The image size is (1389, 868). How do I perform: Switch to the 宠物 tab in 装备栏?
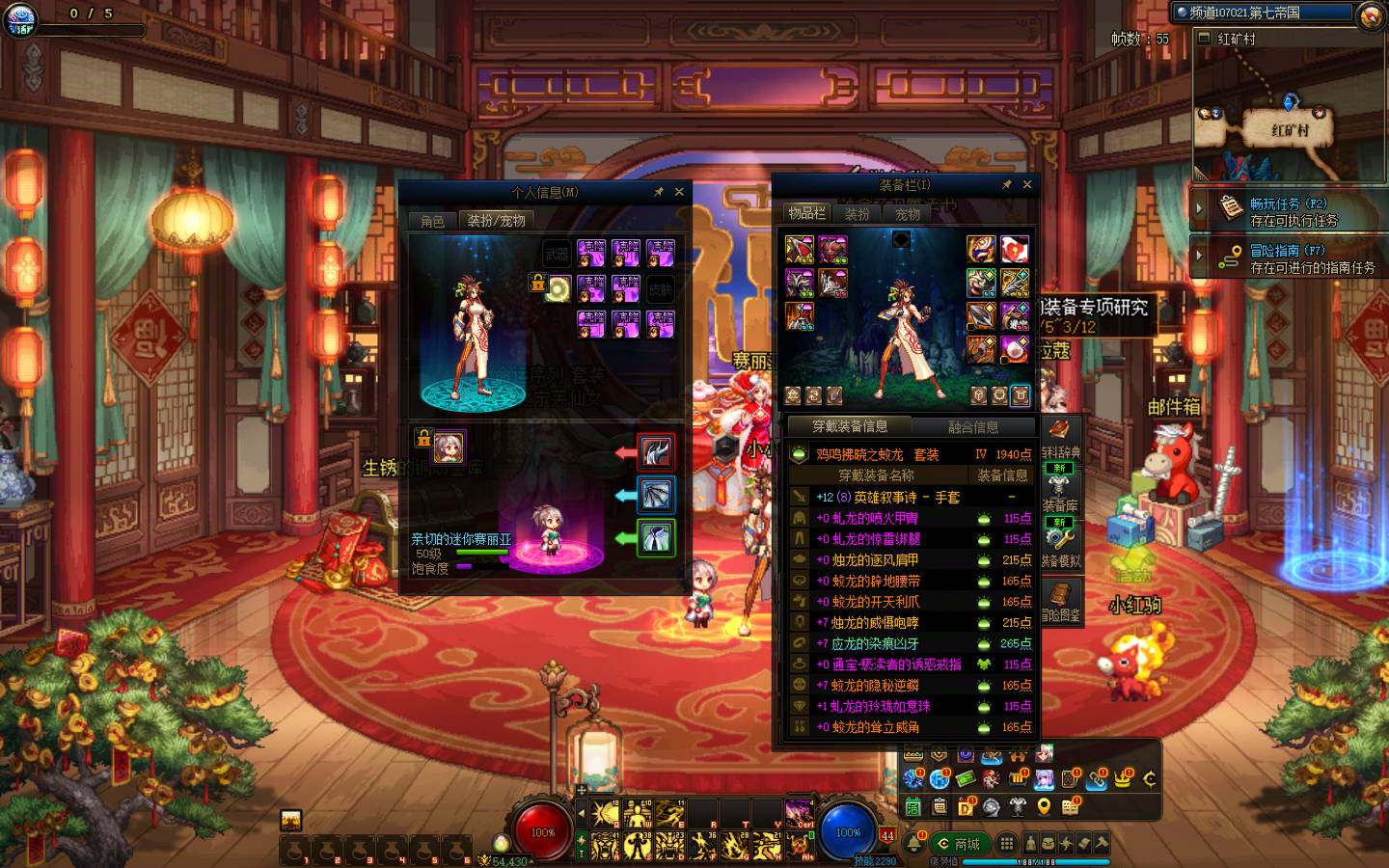tap(908, 214)
